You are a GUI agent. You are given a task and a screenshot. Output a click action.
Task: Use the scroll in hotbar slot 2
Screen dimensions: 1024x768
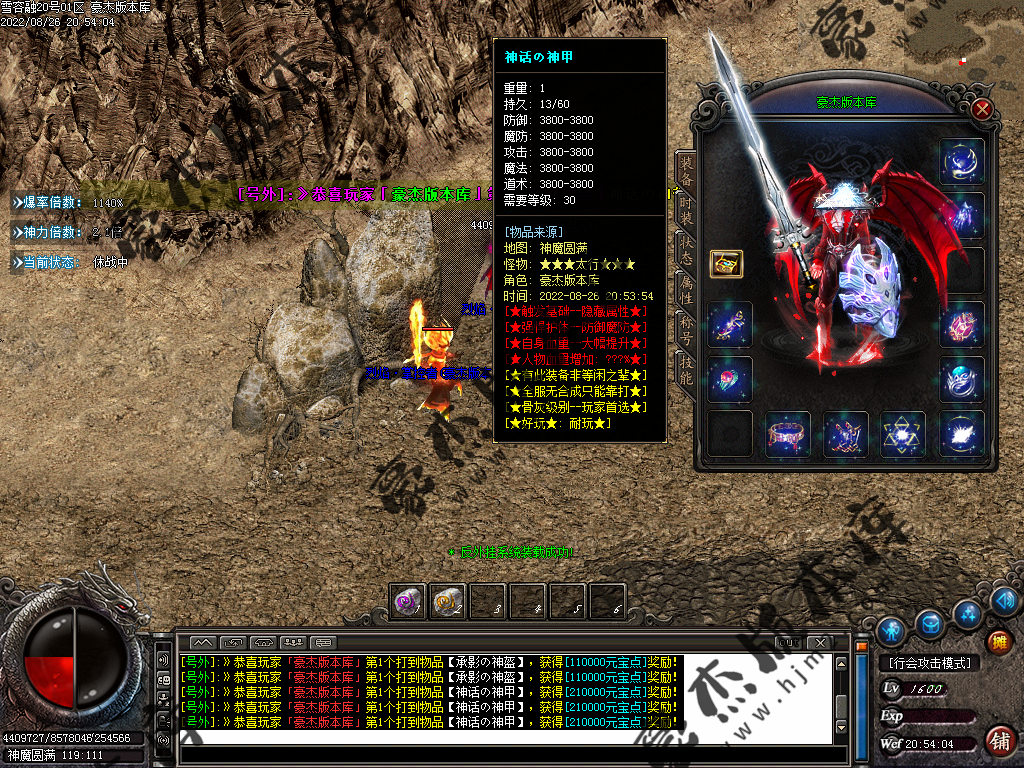tap(447, 601)
